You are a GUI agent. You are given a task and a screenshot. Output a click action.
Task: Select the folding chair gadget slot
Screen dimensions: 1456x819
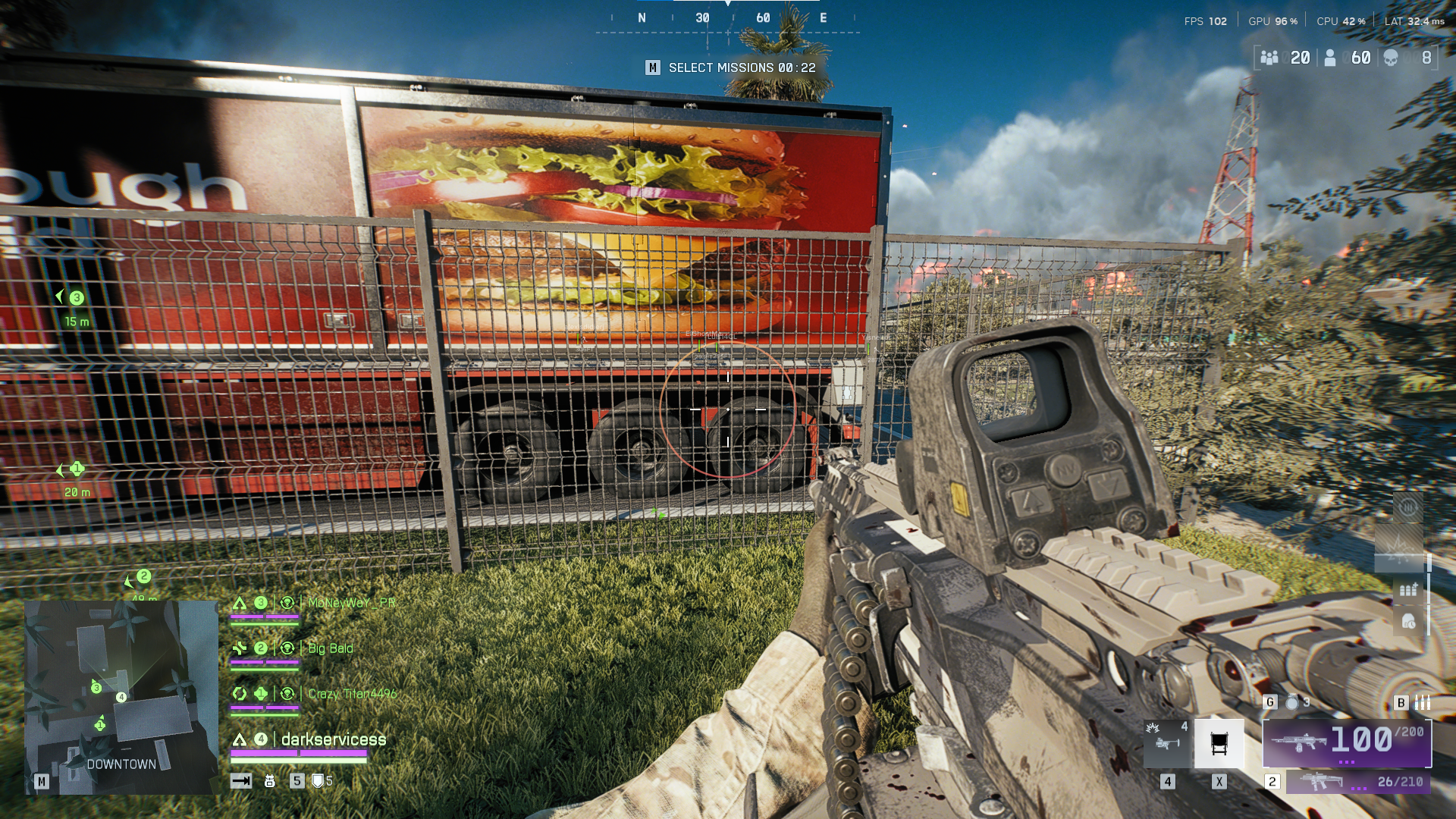click(x=1219, y=744)
